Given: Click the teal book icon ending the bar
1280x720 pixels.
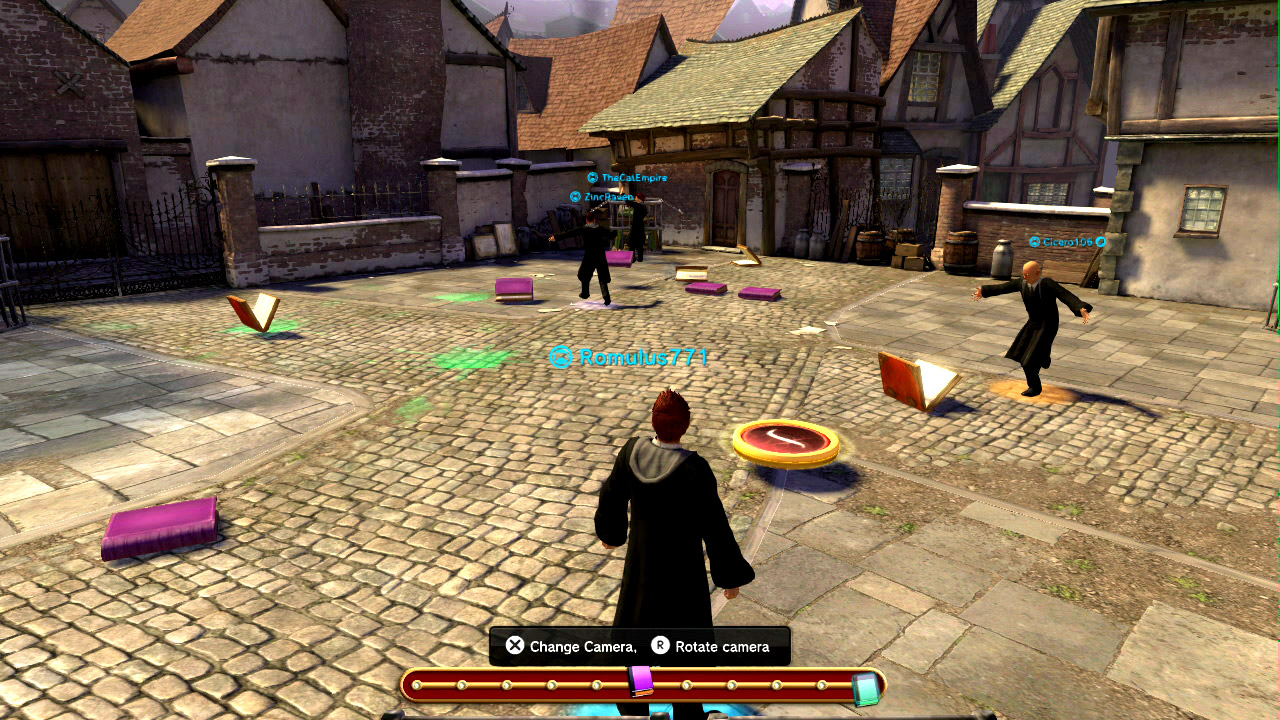Looking at the screenshot, I should point(865,688).
